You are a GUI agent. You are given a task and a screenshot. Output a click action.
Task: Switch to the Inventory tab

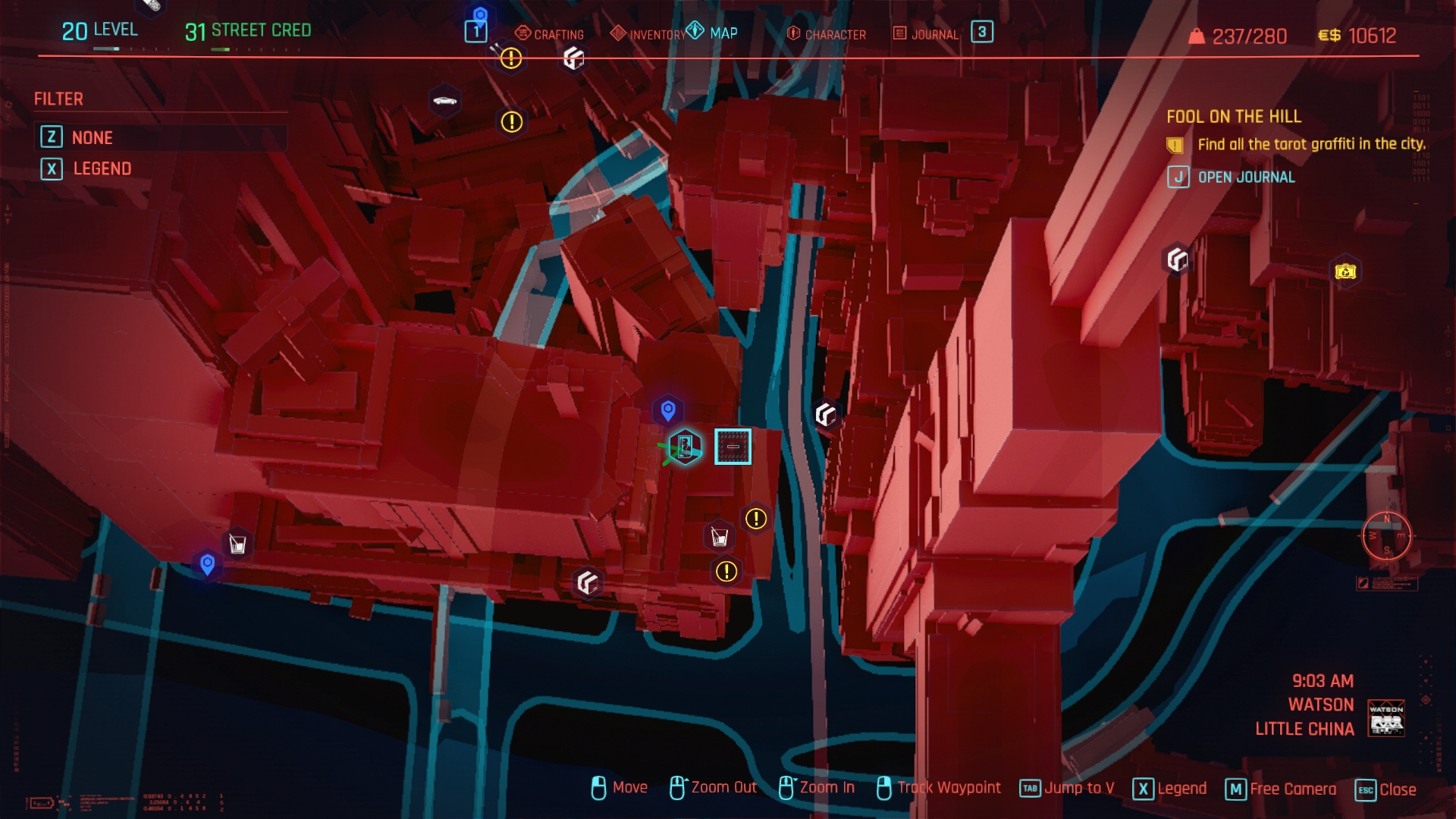[x=648, y=34]
